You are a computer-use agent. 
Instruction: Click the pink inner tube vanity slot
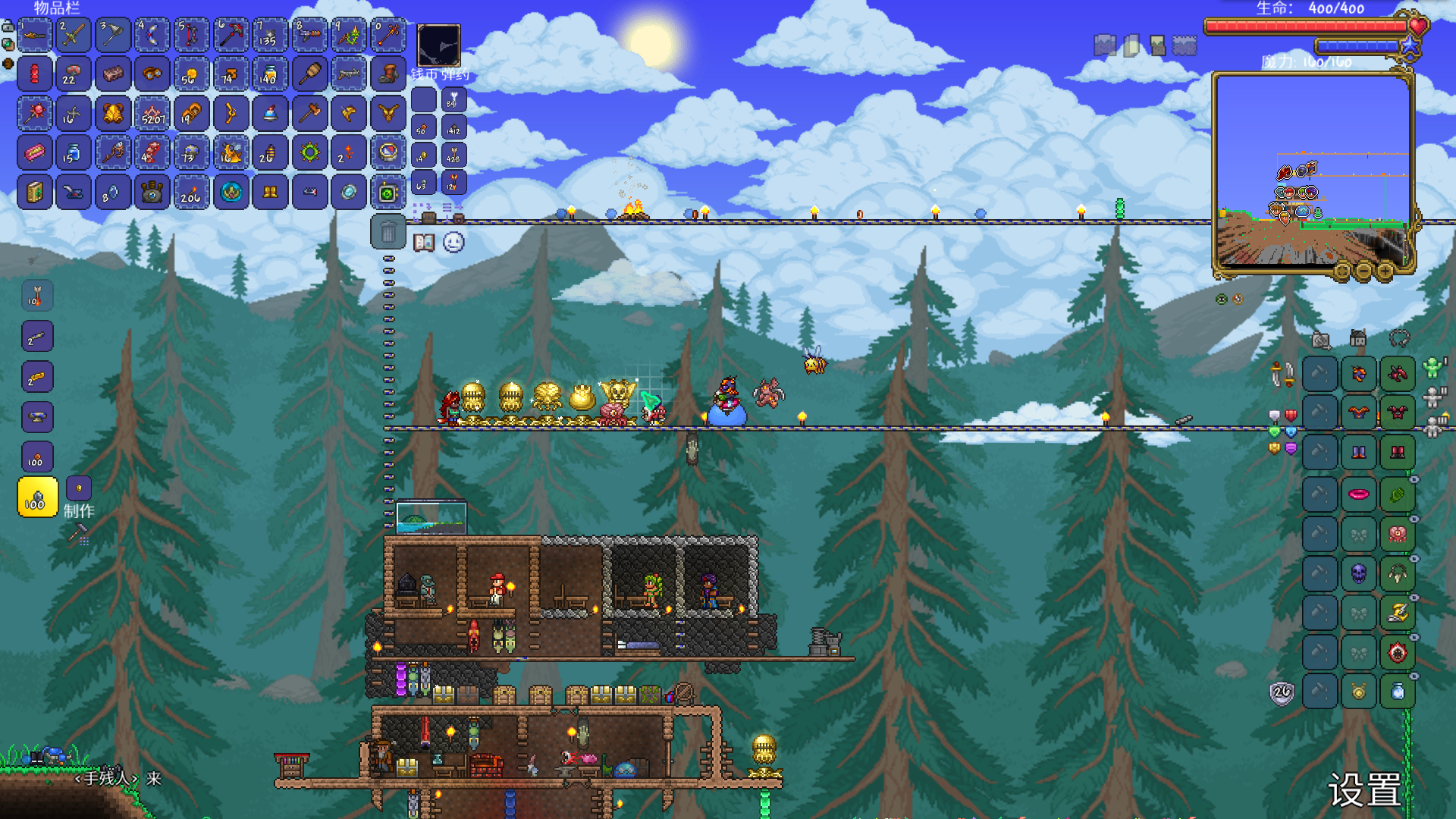click(x=1358, y=495)
